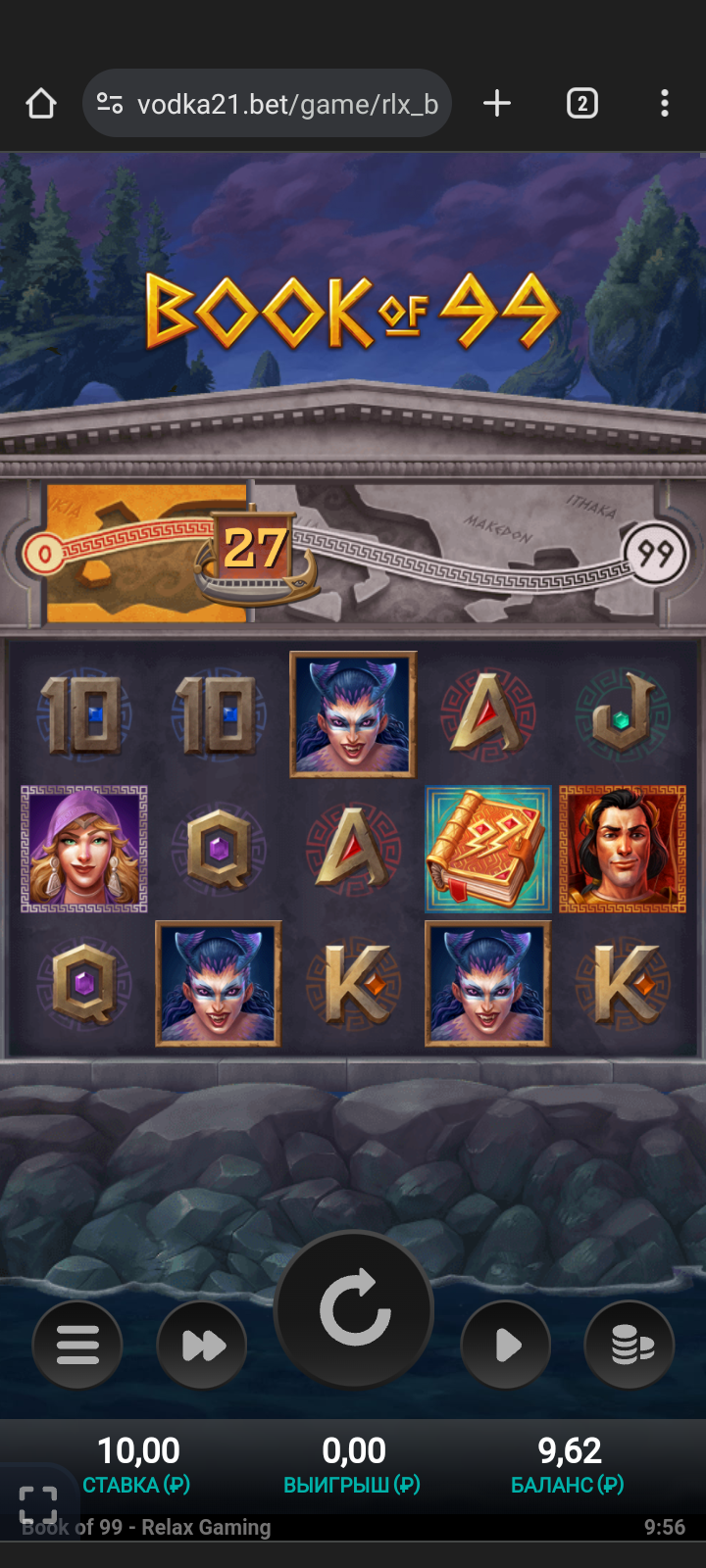Open the browser's three-dot menu

665,104
